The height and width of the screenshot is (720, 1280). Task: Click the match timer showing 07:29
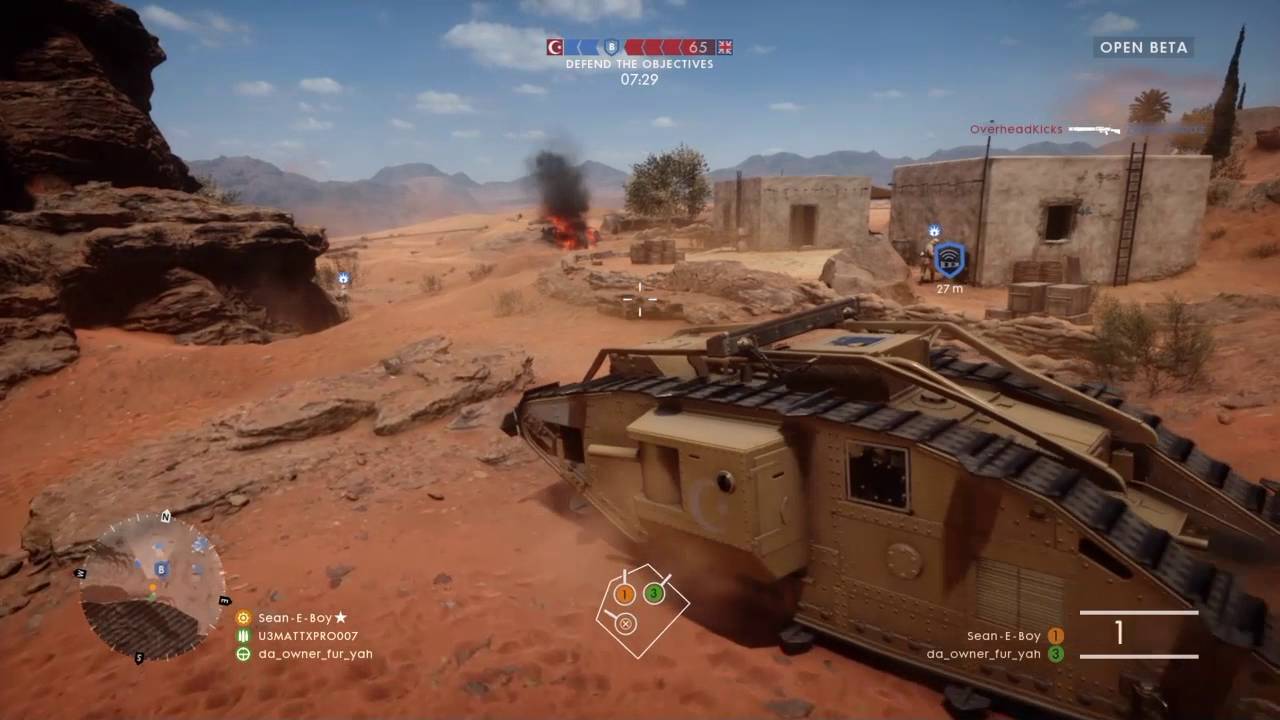point(637,78)
